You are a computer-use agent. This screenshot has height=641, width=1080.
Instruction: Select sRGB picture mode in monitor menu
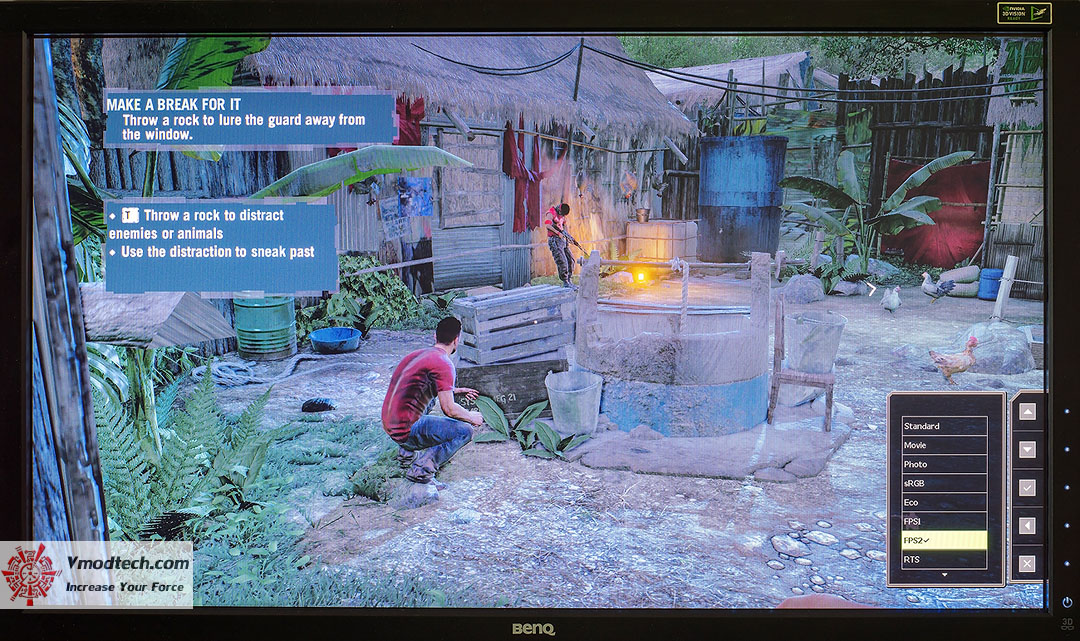[944, 483]
